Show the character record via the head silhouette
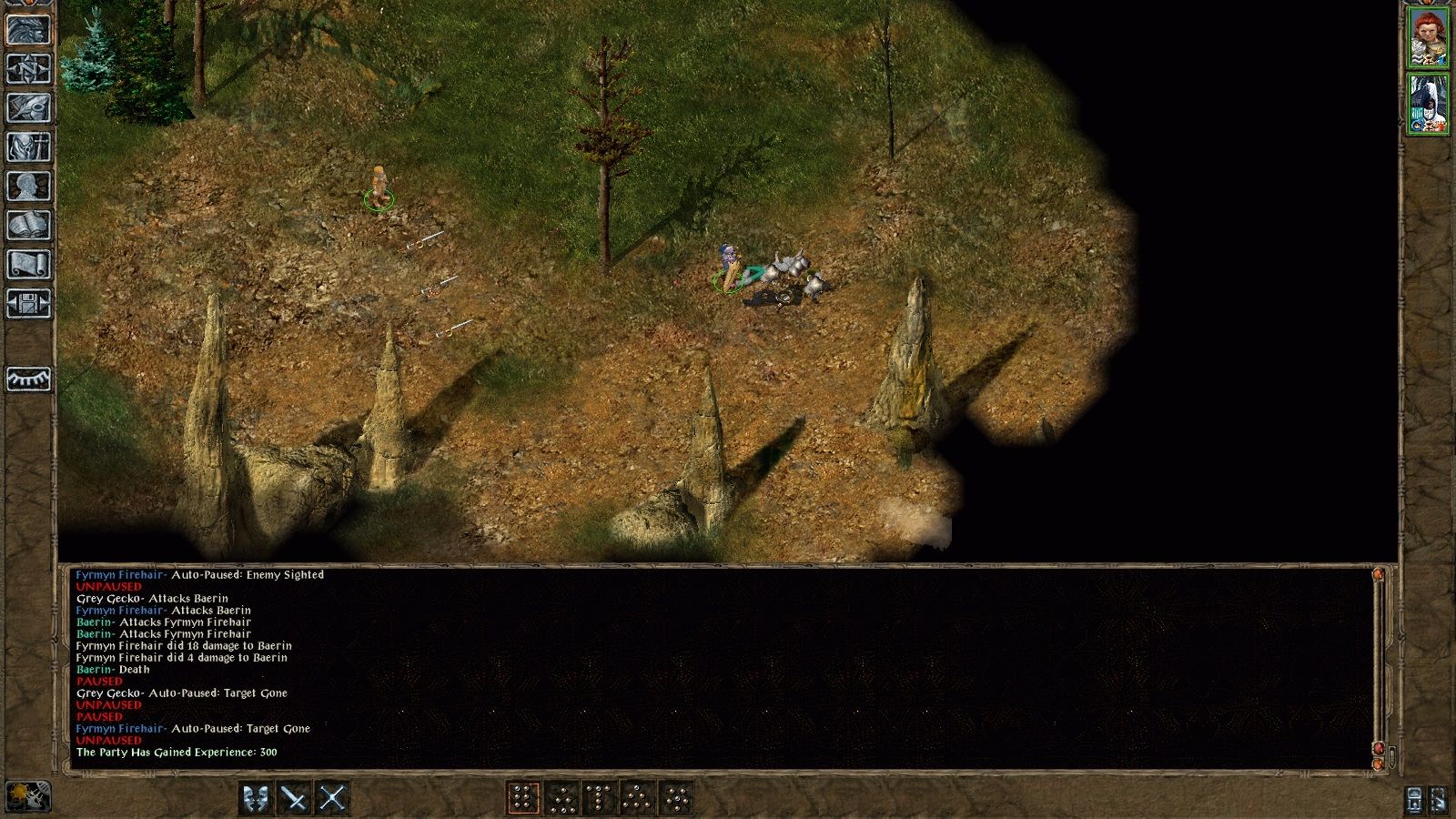 click(28, 187)
